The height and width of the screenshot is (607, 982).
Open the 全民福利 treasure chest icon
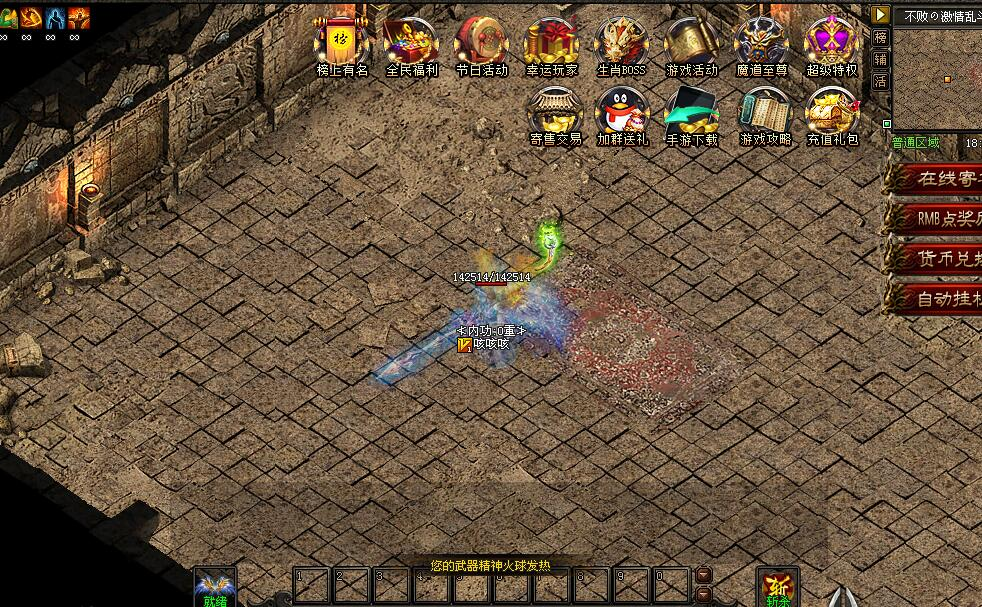tap(412, 44)
